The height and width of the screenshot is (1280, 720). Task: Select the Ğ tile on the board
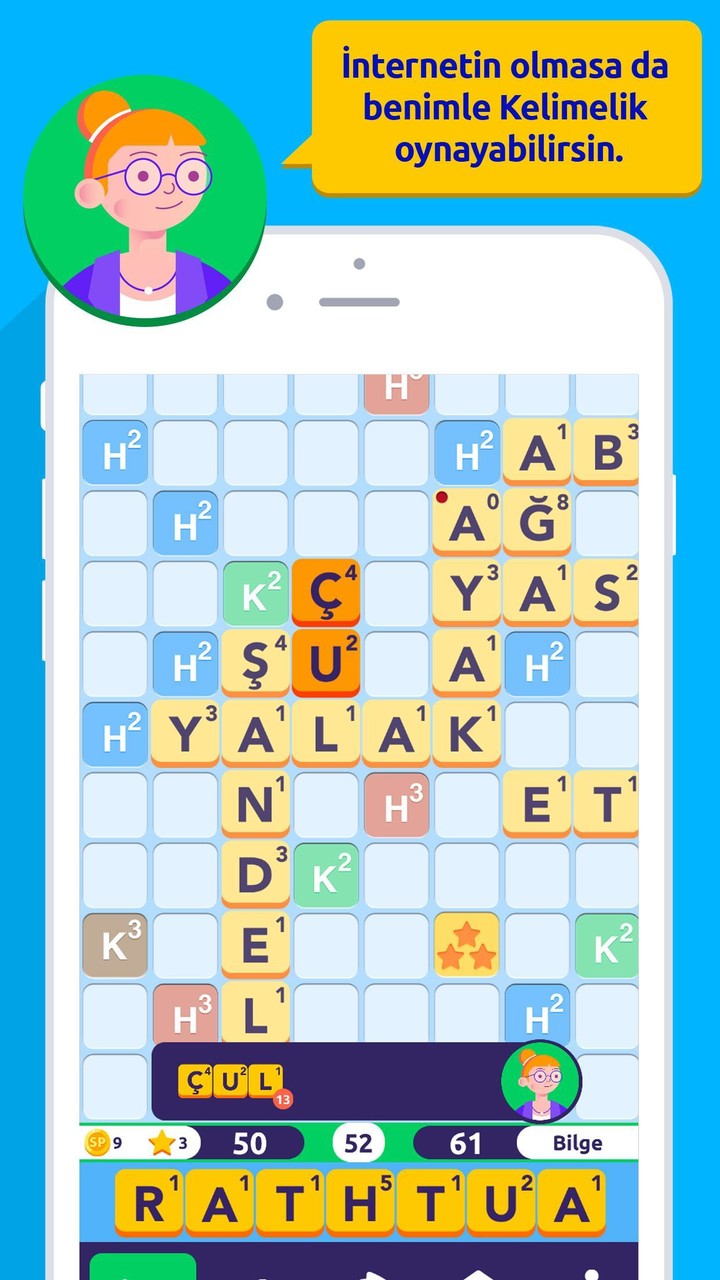coord(537,522)
